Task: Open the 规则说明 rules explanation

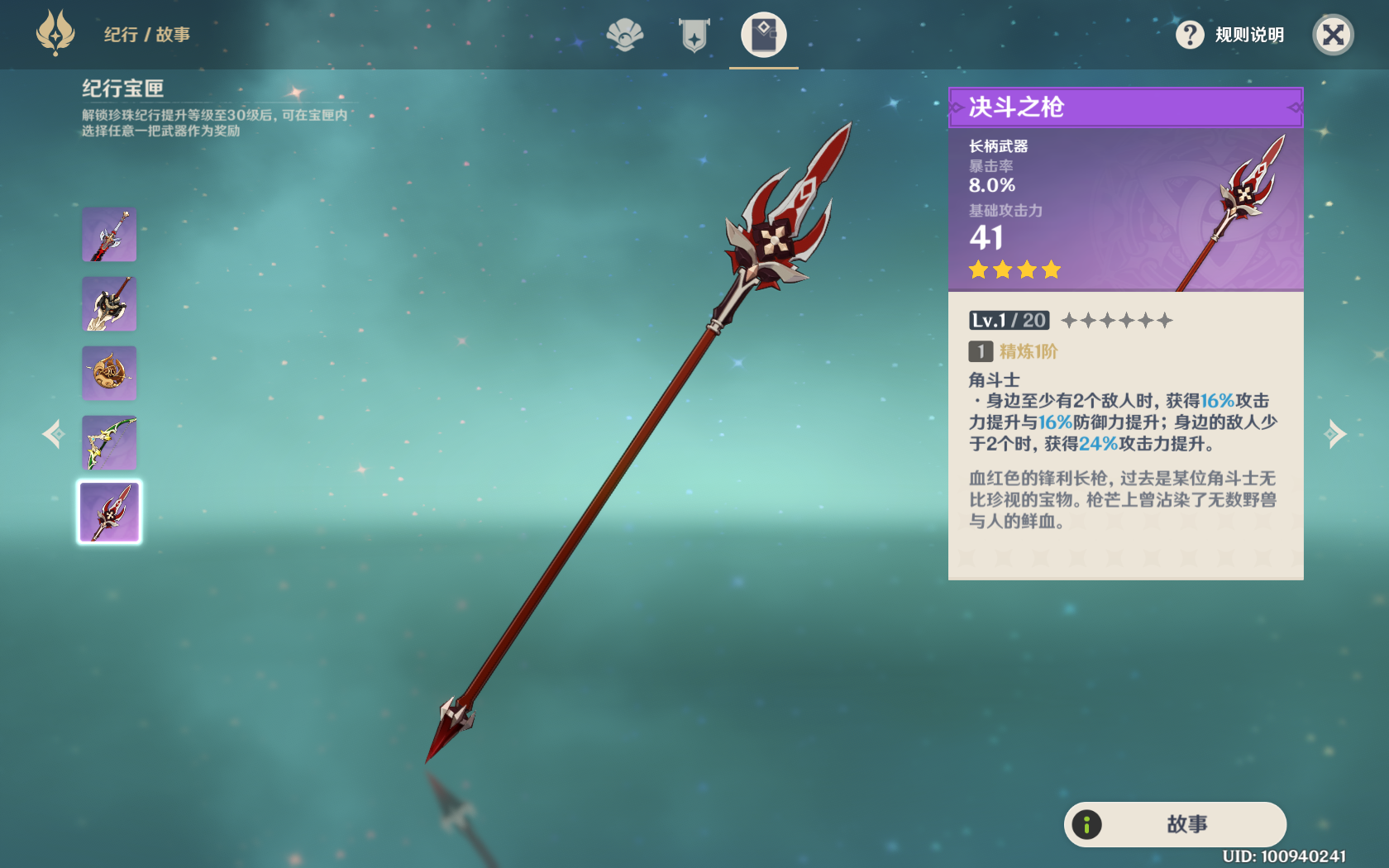Action: point(1231,35)
